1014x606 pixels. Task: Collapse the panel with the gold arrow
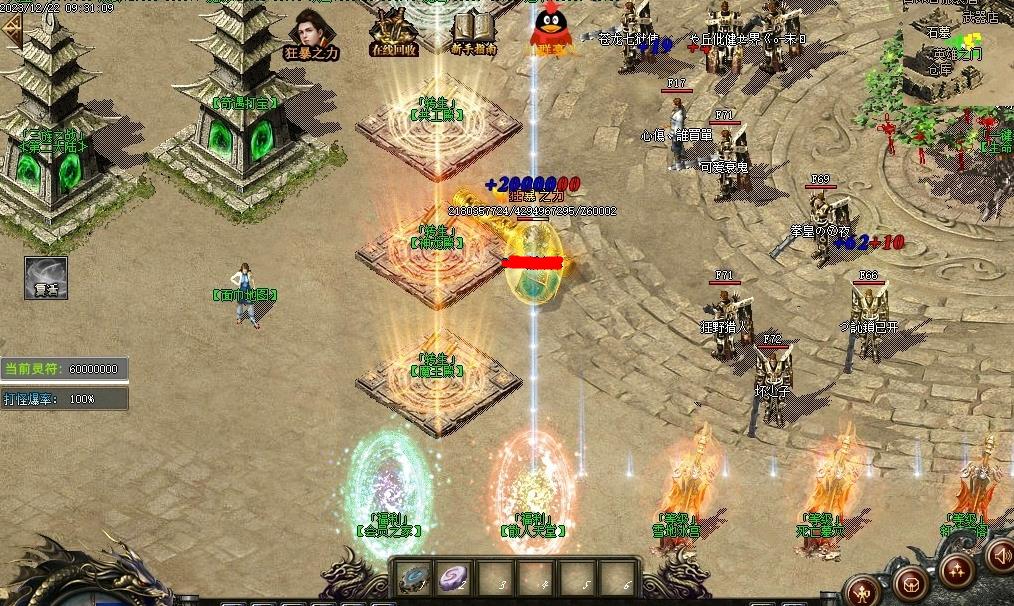(x=12, y=29)
